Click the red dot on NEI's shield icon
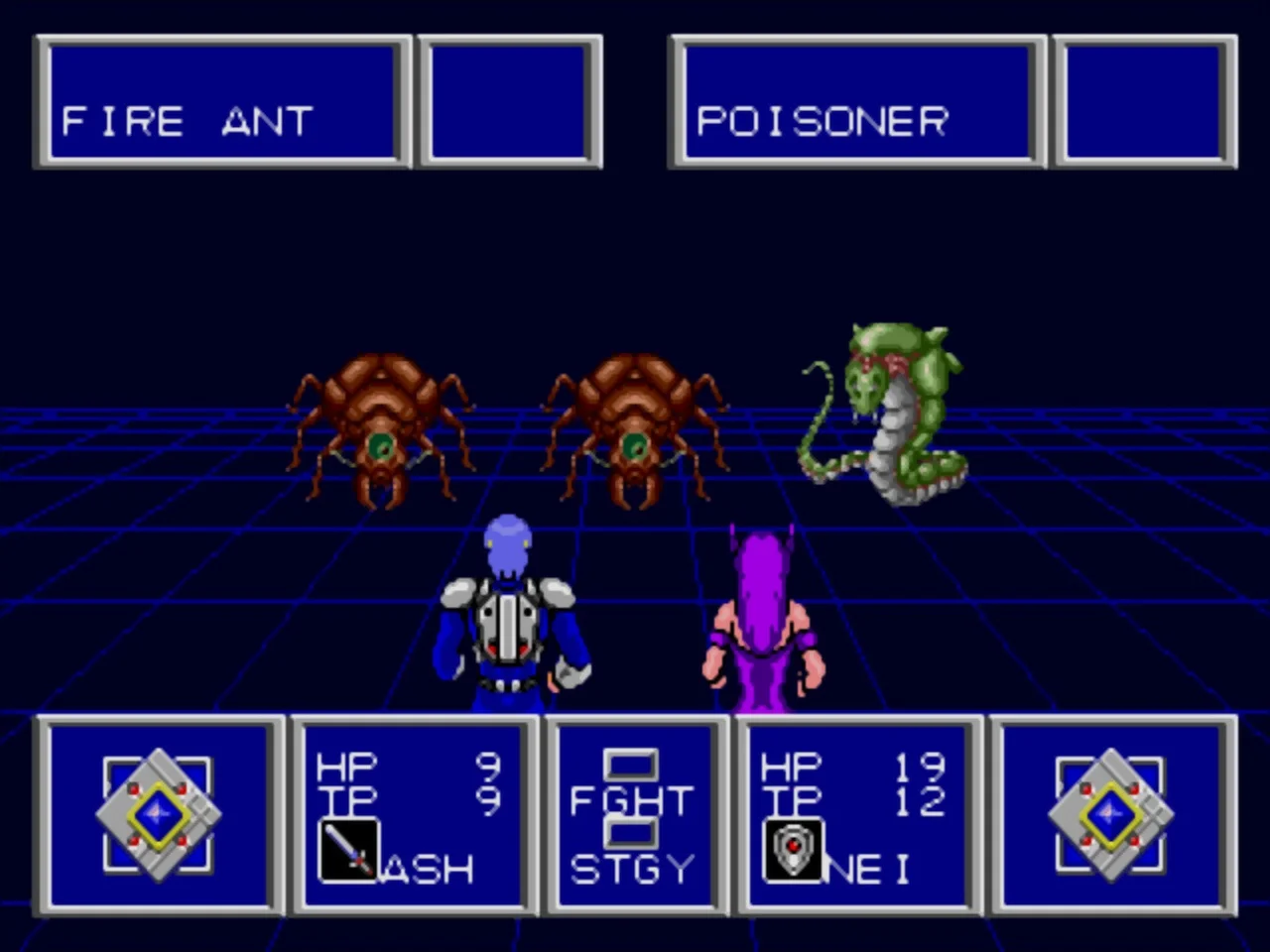The height and width of the screenshot is (952, 1270). click(794, 848)
